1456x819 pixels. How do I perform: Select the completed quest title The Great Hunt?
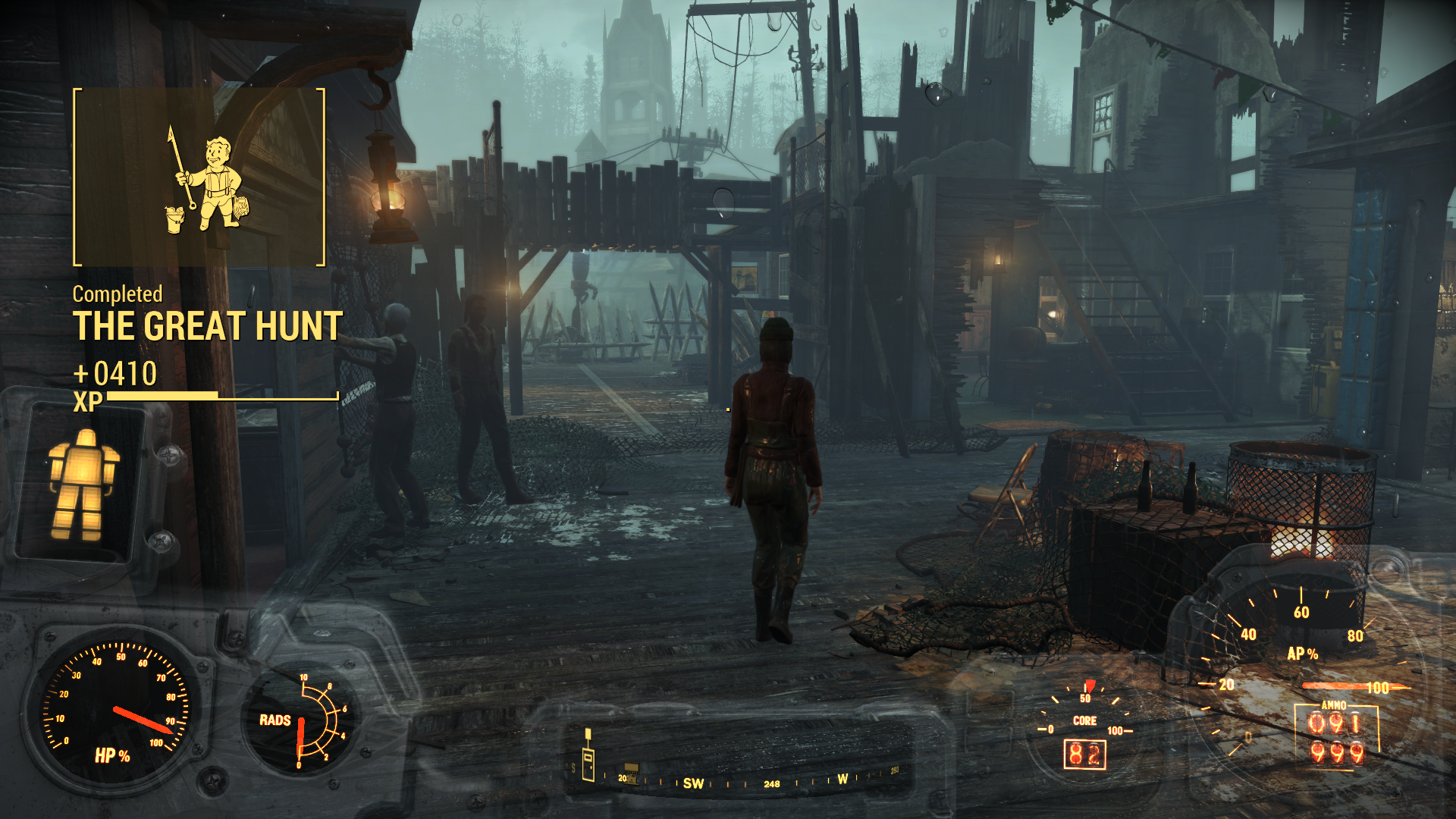click(207, 327)
